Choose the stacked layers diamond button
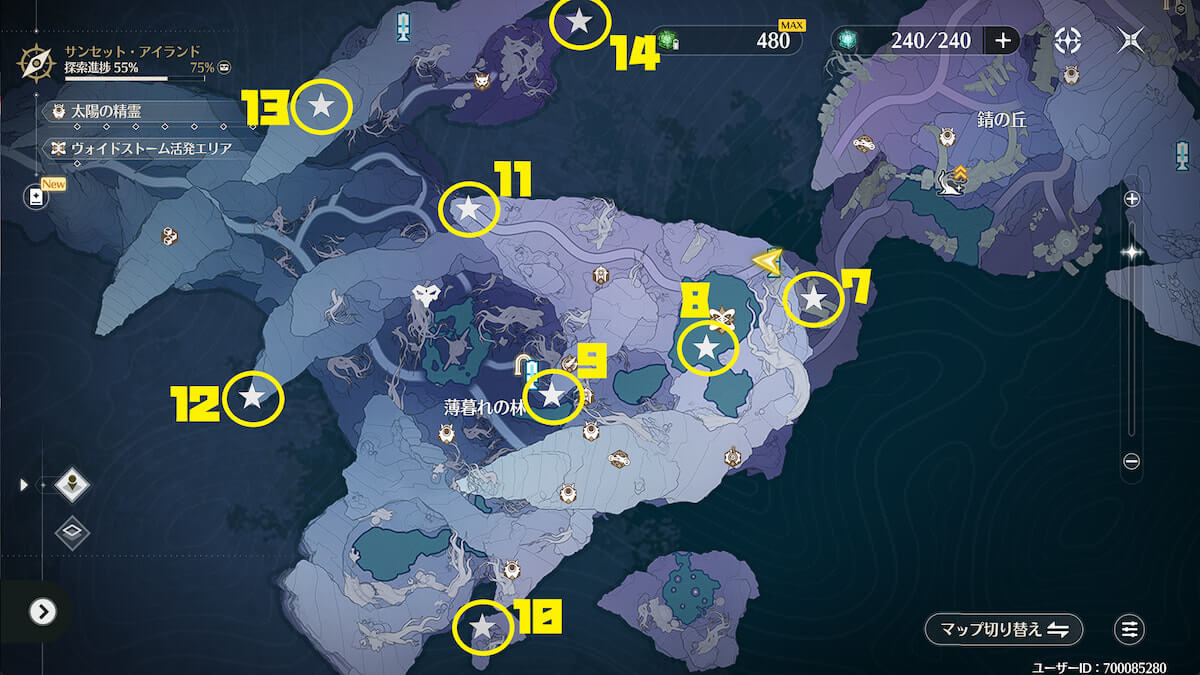1200x675 pixels. 72,532
